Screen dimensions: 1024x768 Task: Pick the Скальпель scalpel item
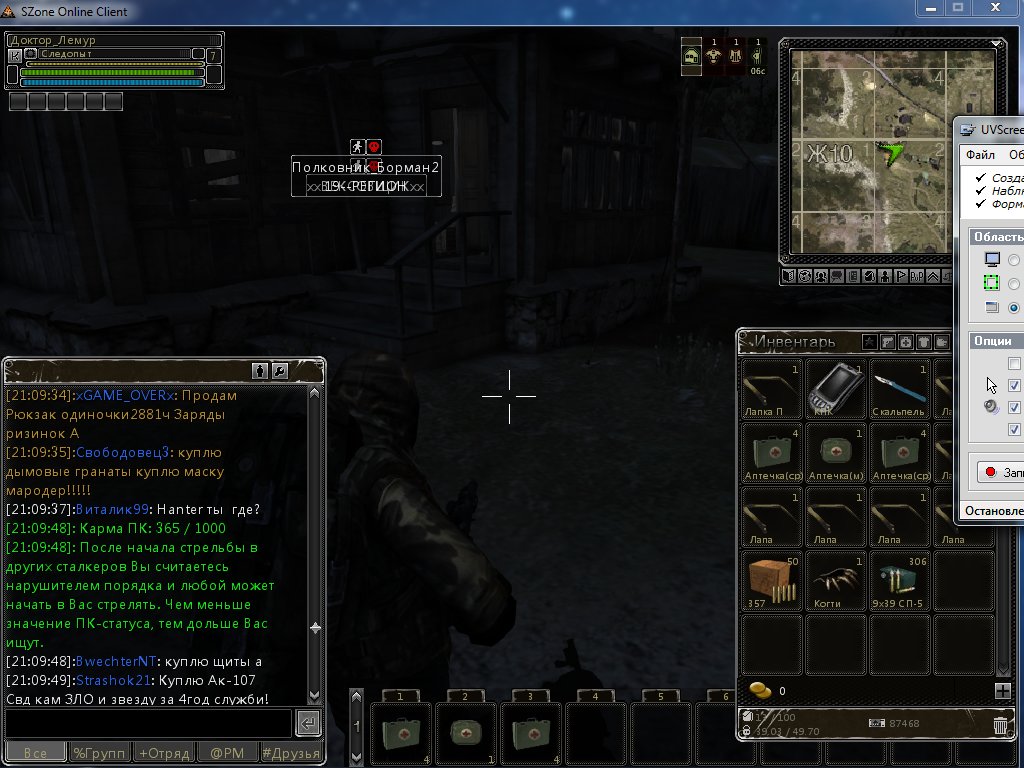(x=901, y=388)
